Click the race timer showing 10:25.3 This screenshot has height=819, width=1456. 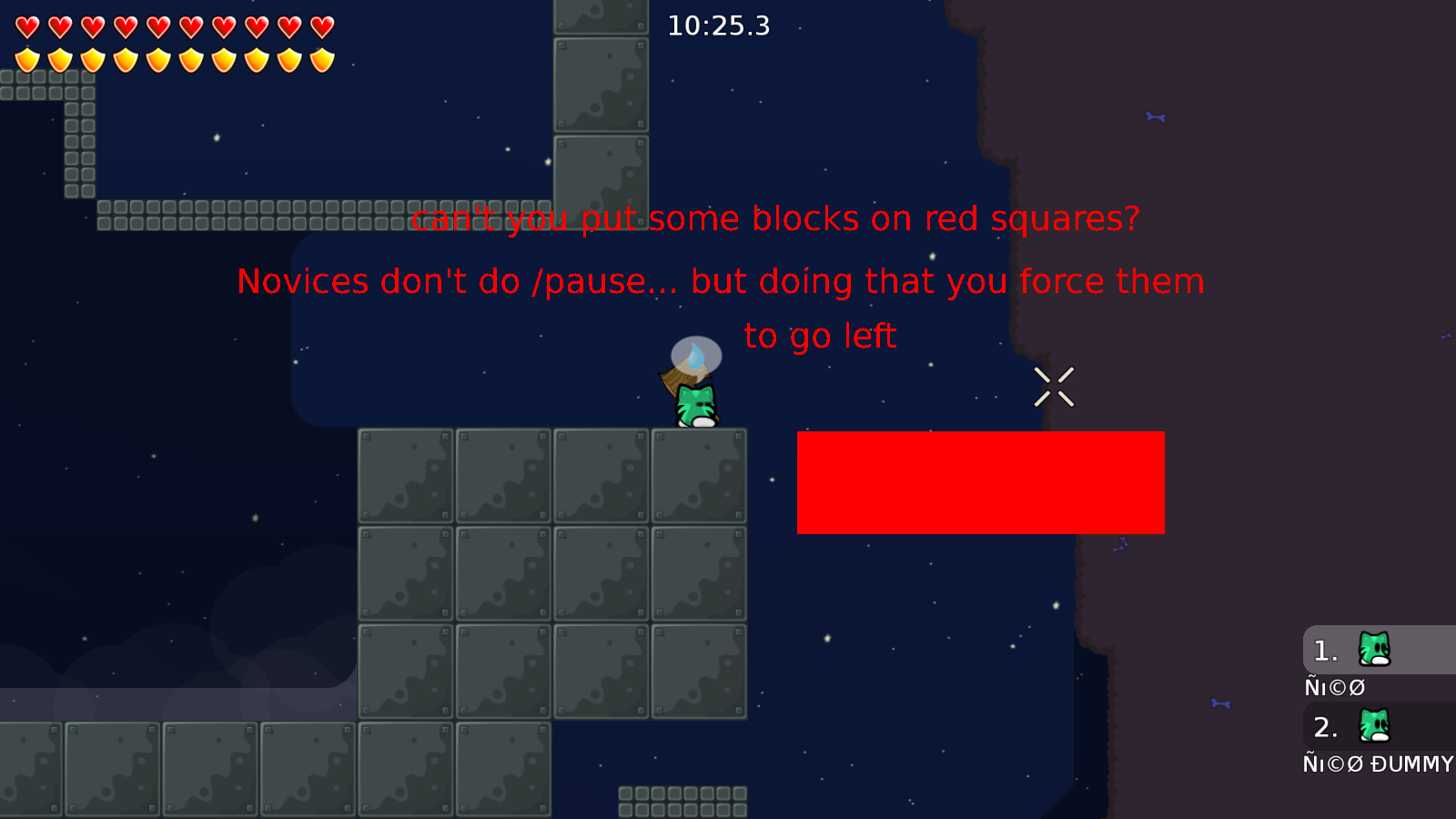(x=718, y=26)
